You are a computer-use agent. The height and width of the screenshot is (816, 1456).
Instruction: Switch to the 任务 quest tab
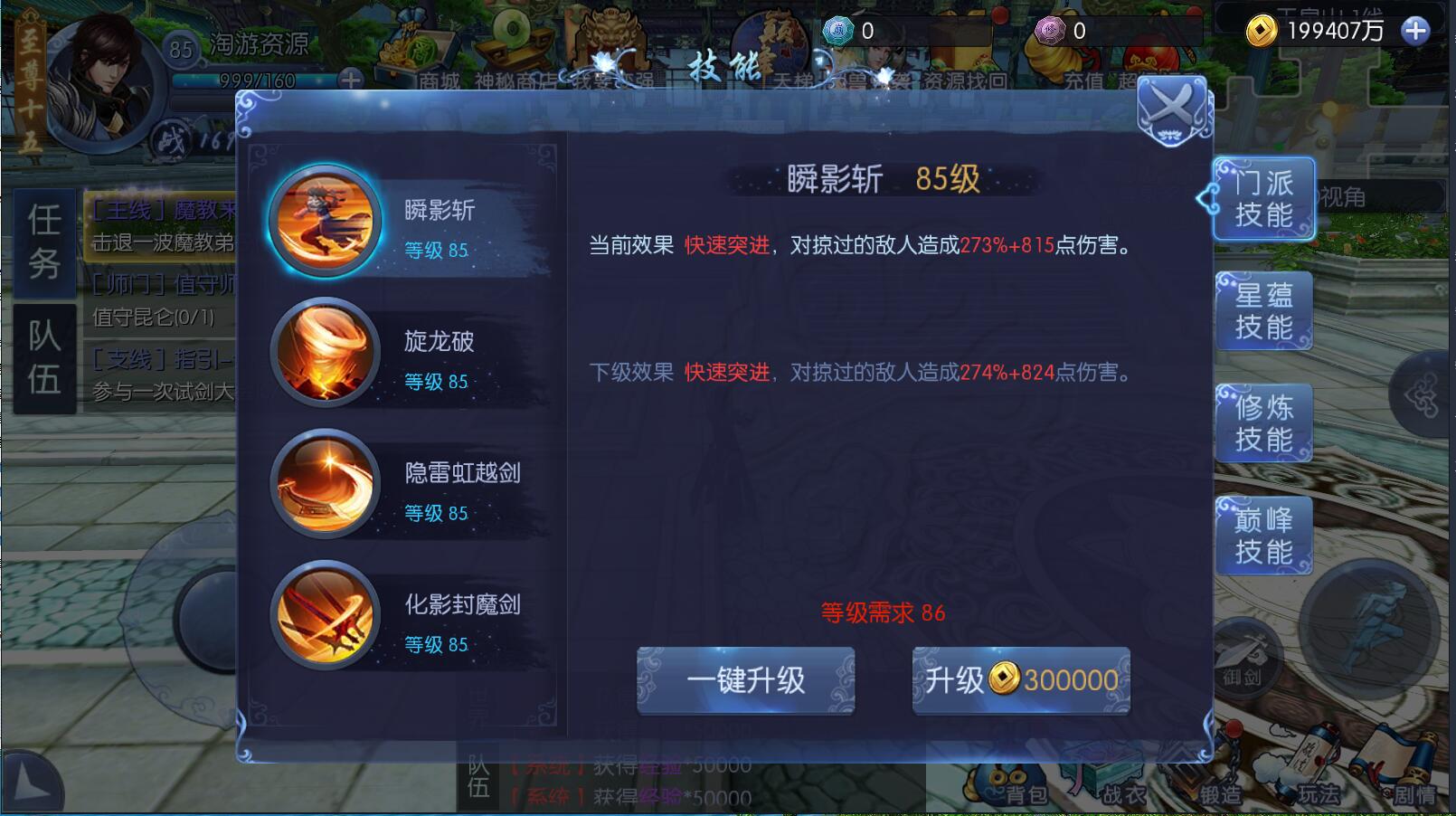click(x=44, y=242)
